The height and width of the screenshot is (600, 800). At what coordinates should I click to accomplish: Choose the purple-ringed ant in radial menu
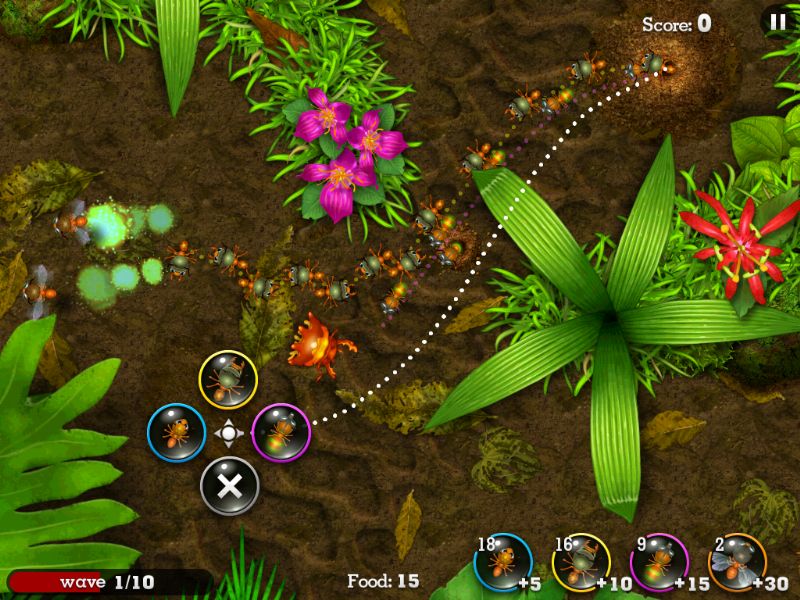[x=280, y=433]
